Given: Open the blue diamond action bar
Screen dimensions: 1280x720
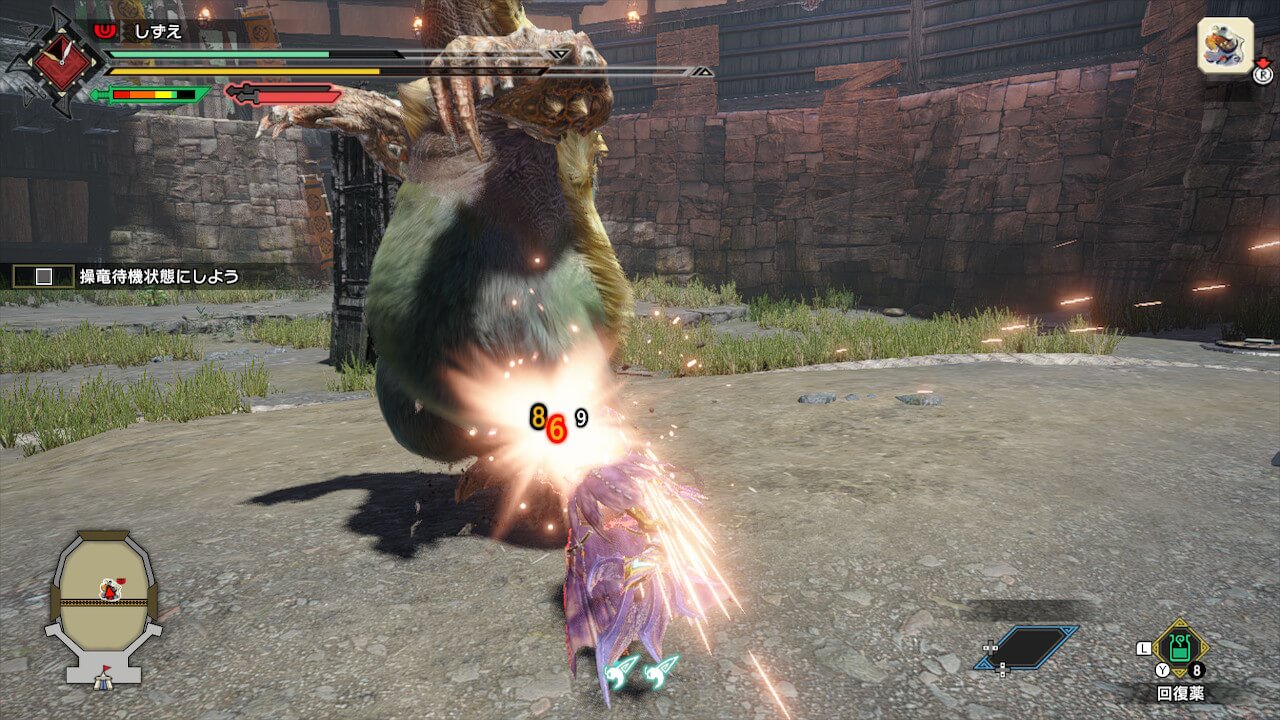Looking at the screenshot, I should point(1027,646).
